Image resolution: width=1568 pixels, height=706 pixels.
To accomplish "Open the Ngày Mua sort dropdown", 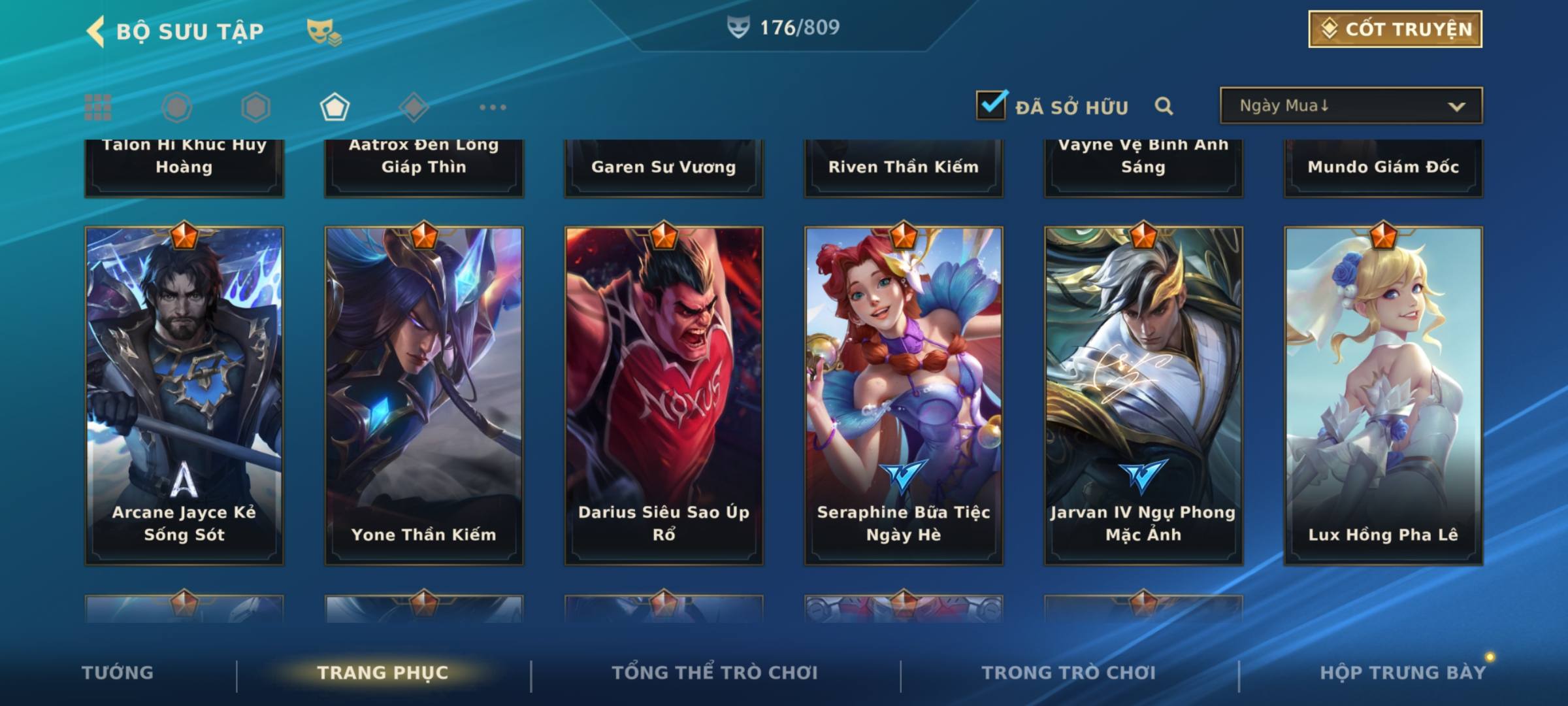I will click(x=1350, y=106).
